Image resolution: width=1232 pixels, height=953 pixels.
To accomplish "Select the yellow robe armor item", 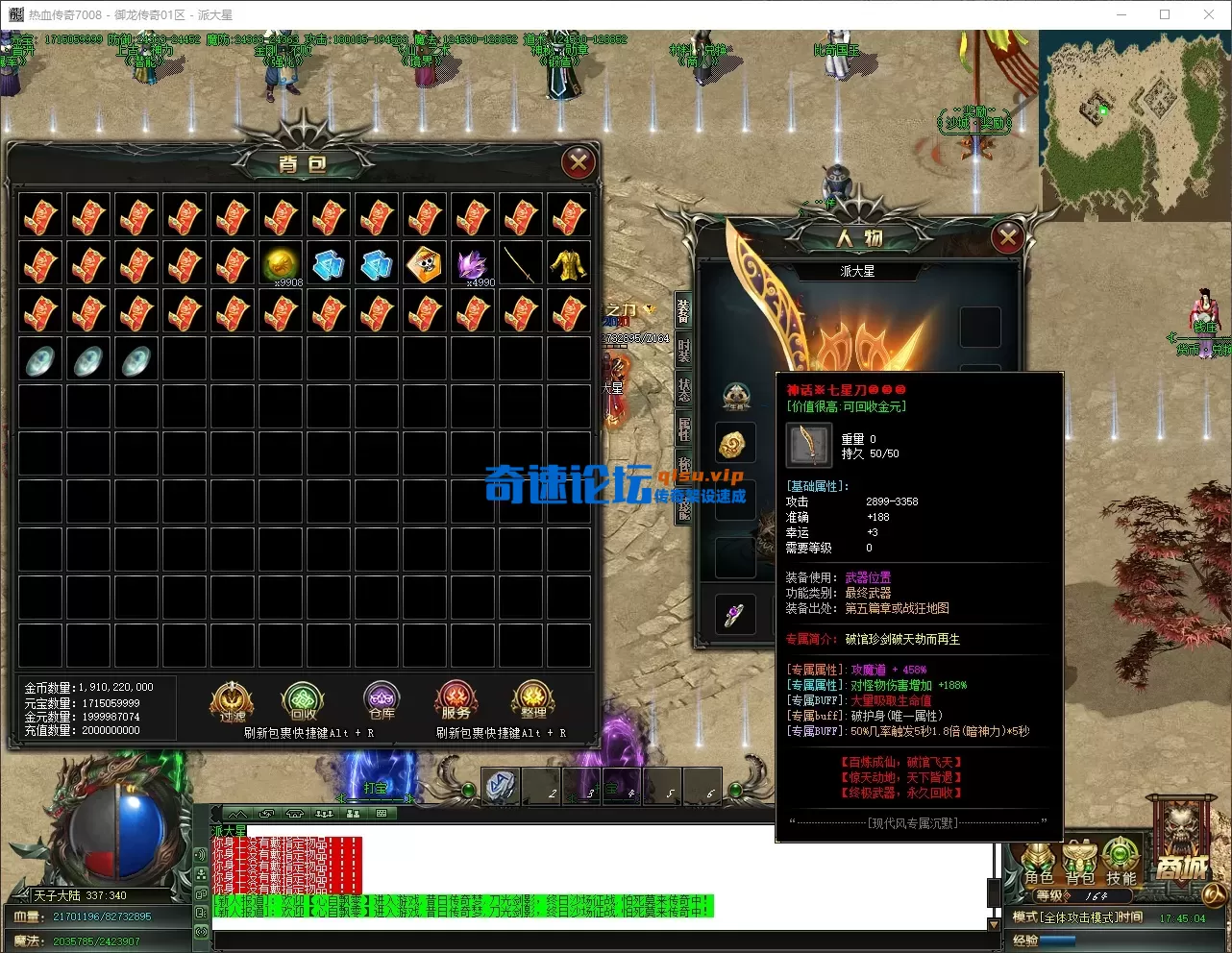I will pyautogui.click(x=569, y=263).
